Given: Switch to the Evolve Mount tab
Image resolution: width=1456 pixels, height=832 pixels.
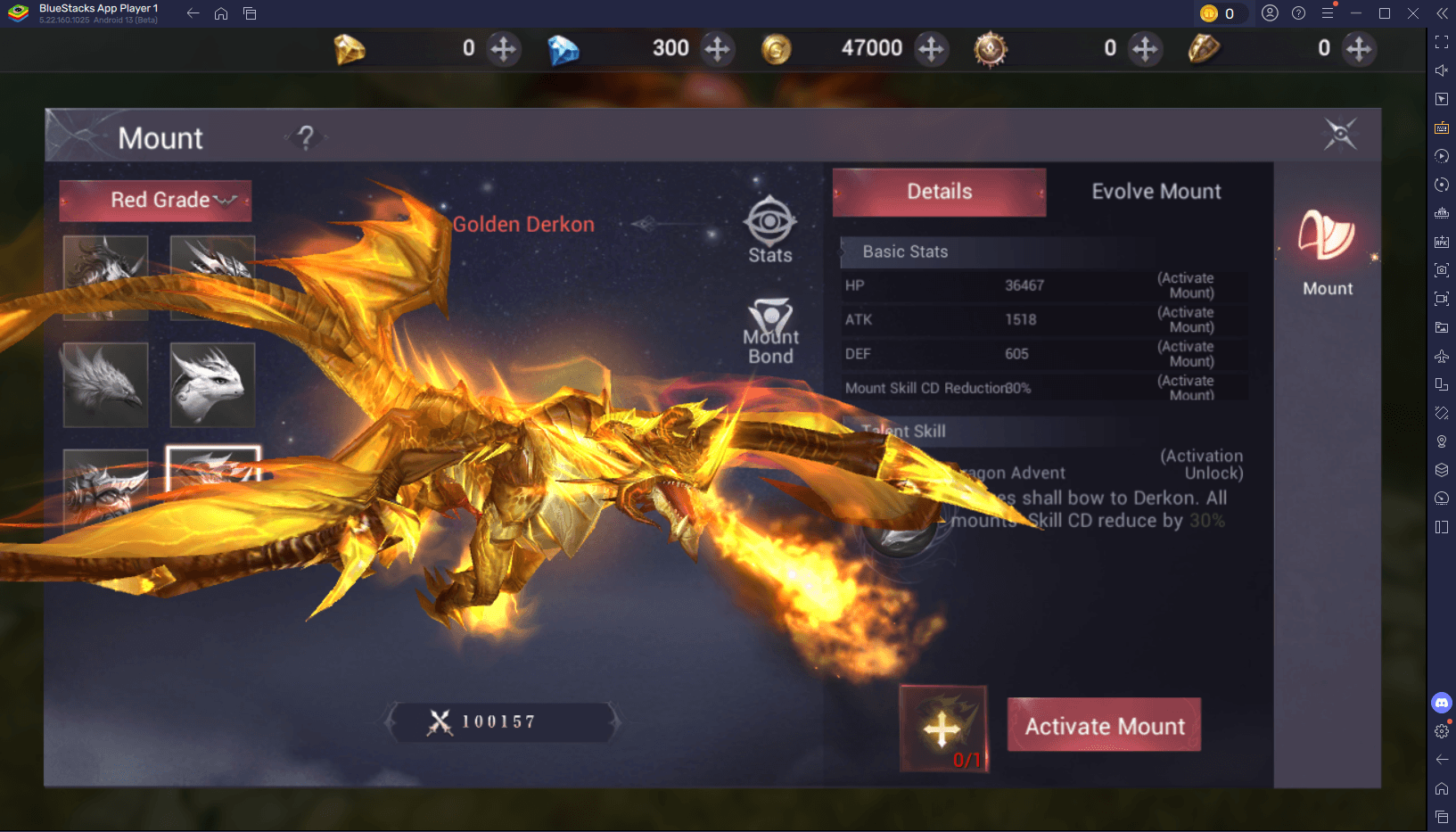Looking at the screenshot, I should (1156, 192).
